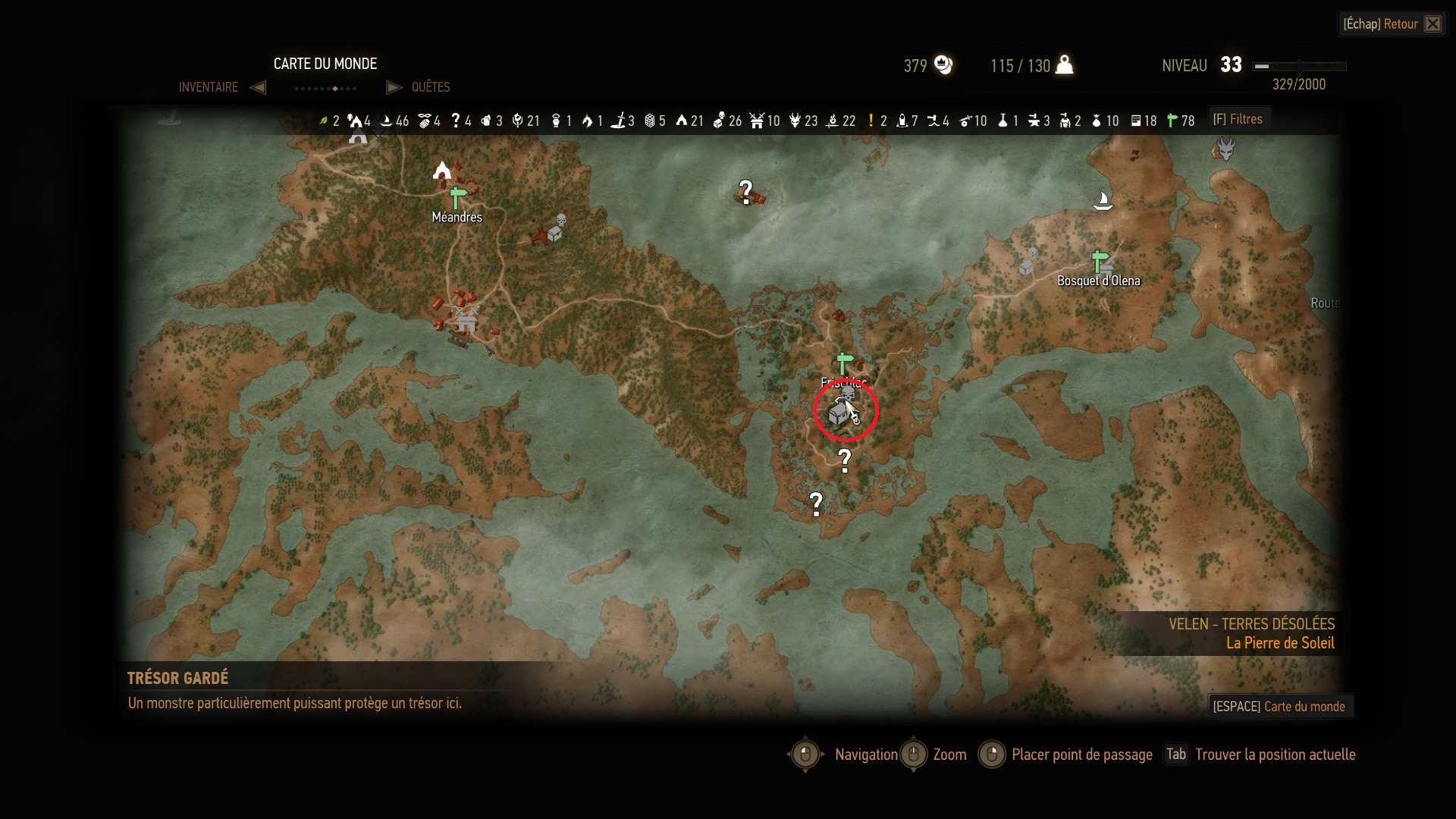Open the map Filtres options
Screen dimensions: 1456x819
[1238, 119]
